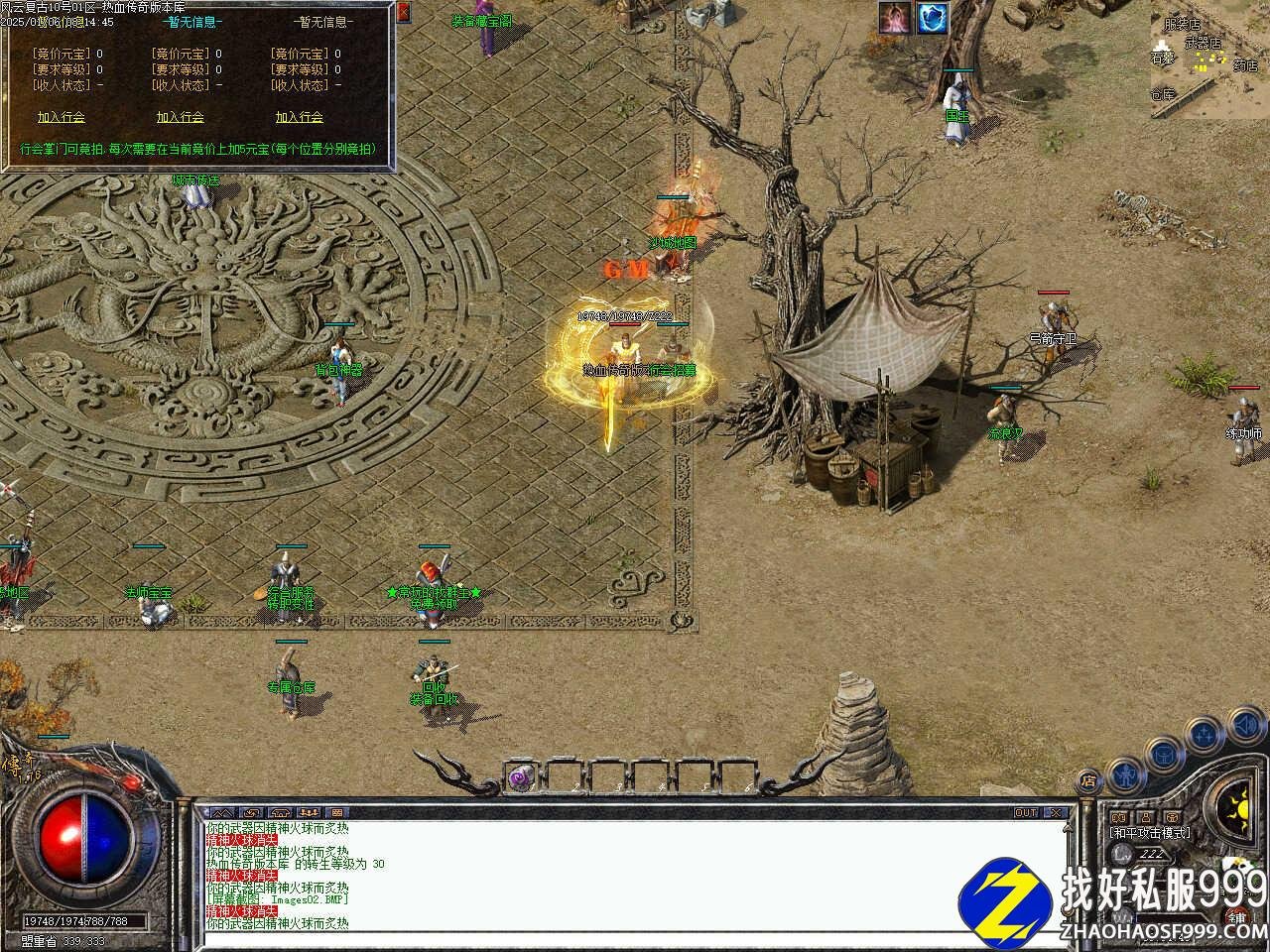
Task: Activate the blue shield buff icon
Action: [932, 17]
